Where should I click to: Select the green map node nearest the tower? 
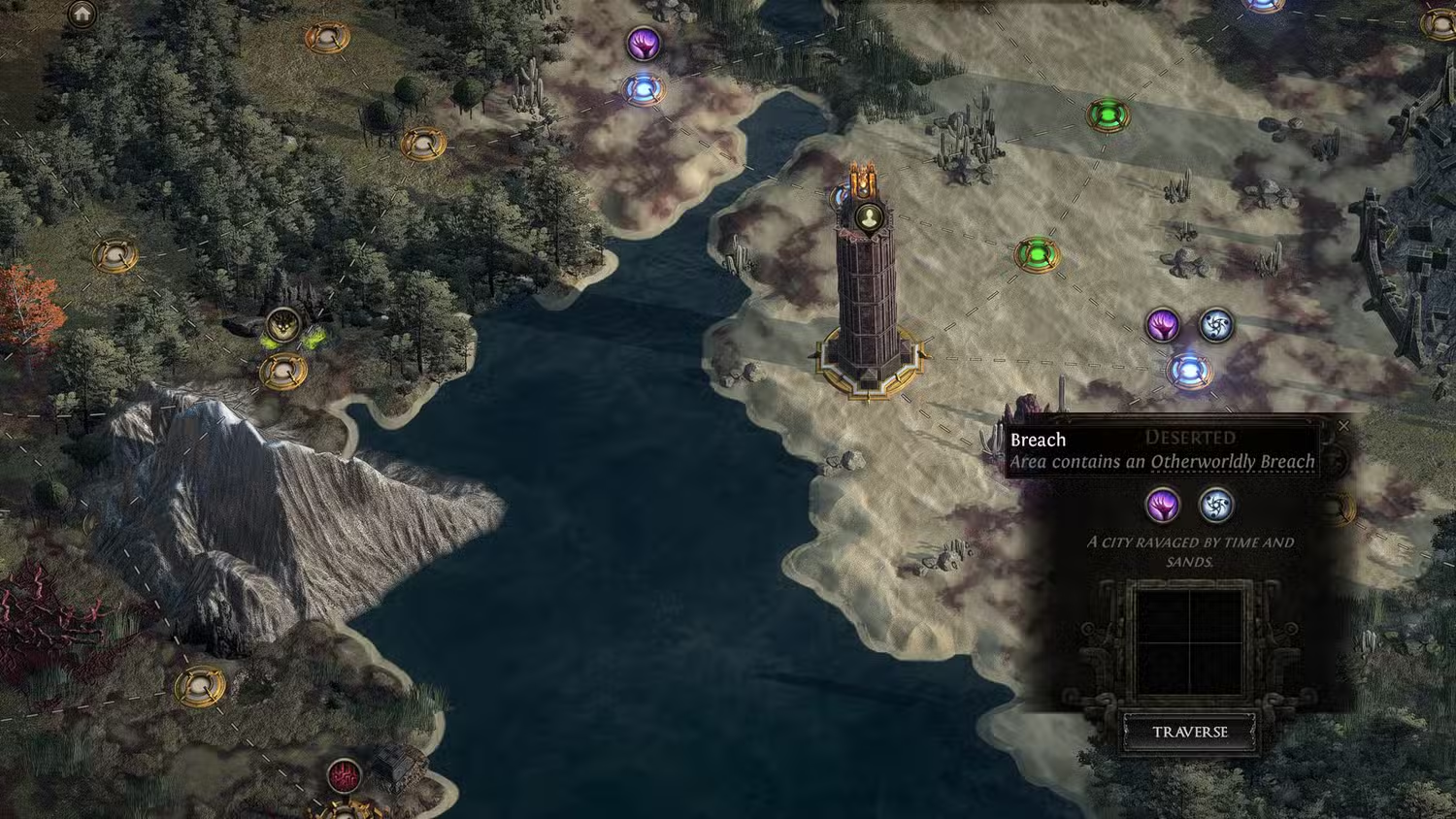tap(1037, 255)
